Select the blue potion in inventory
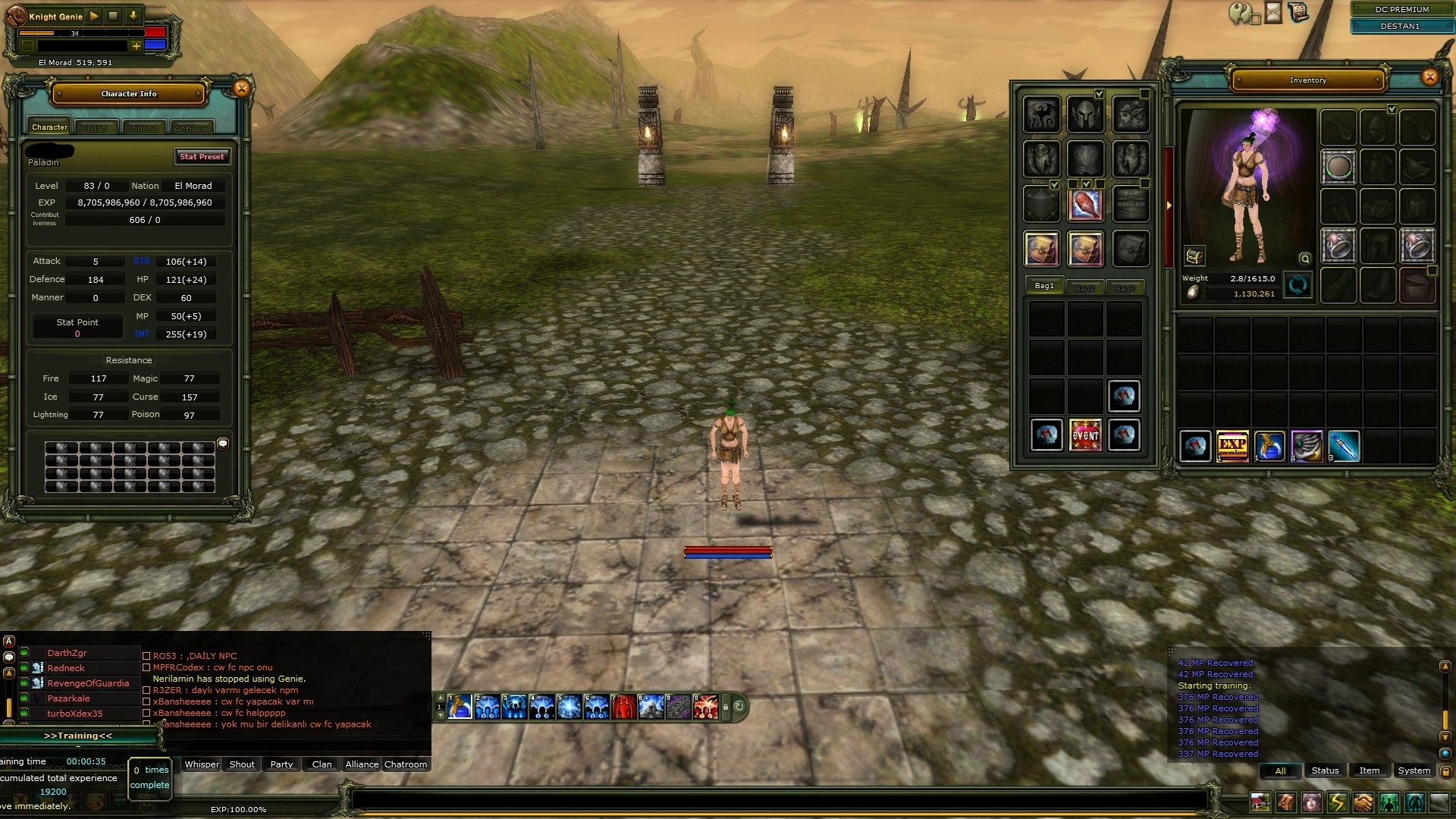 [1269, 446]
